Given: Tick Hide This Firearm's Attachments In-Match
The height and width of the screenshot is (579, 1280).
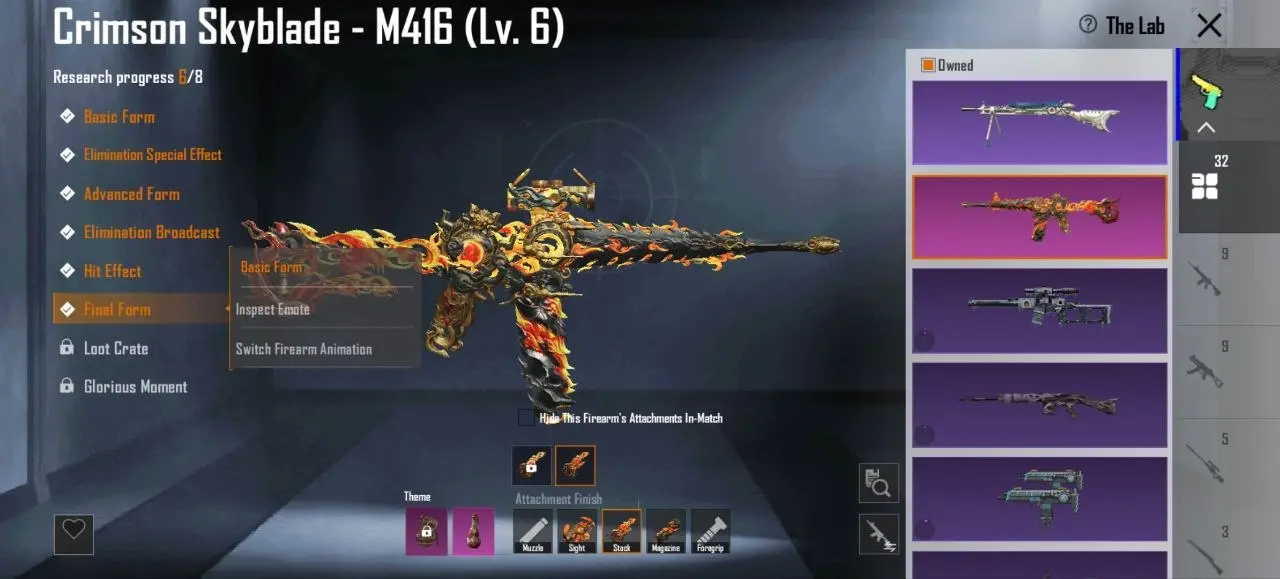Looking at the screenshot, I should point(526,418).
